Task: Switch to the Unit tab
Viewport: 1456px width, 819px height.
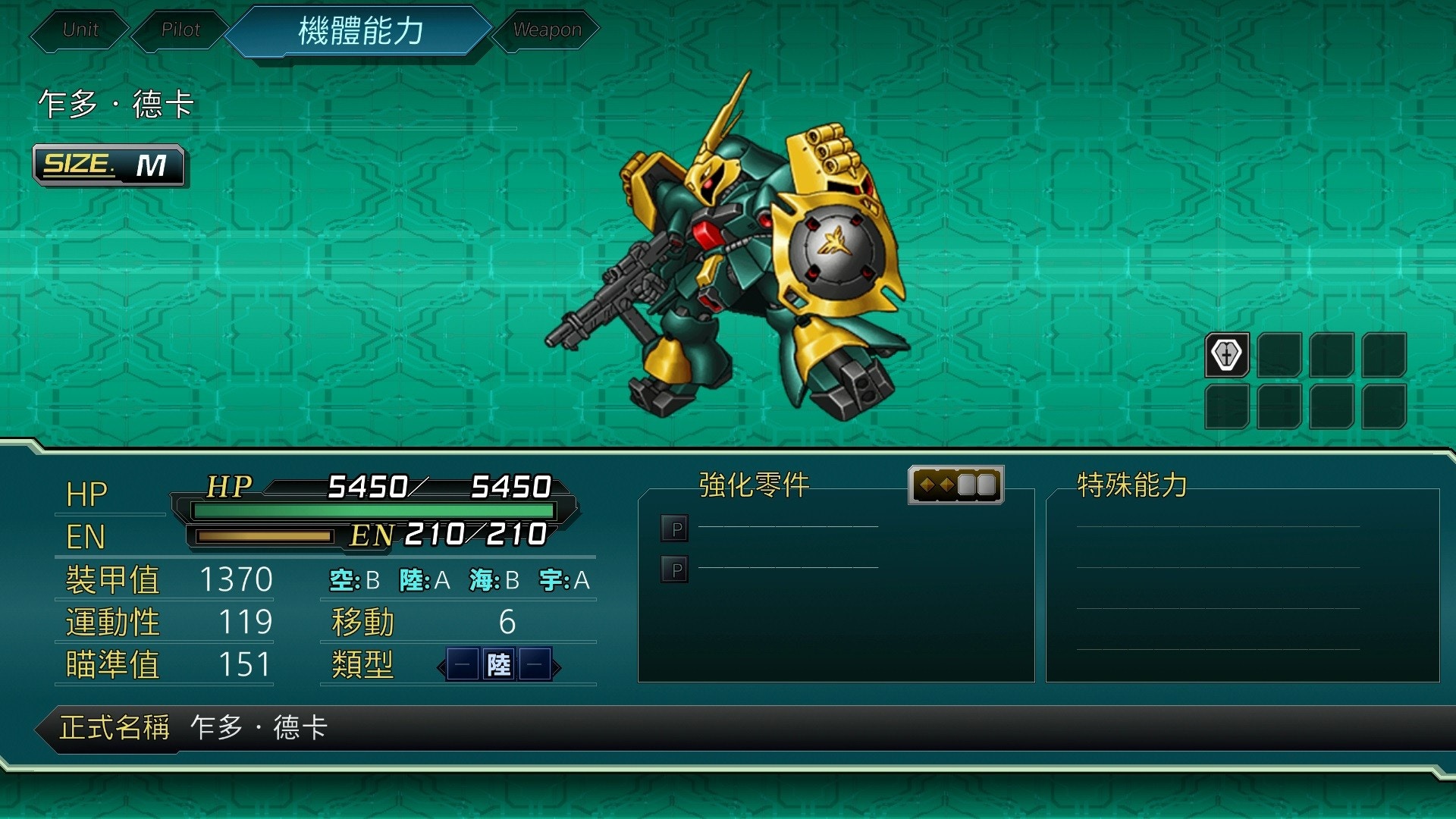Action: point(80,30)
